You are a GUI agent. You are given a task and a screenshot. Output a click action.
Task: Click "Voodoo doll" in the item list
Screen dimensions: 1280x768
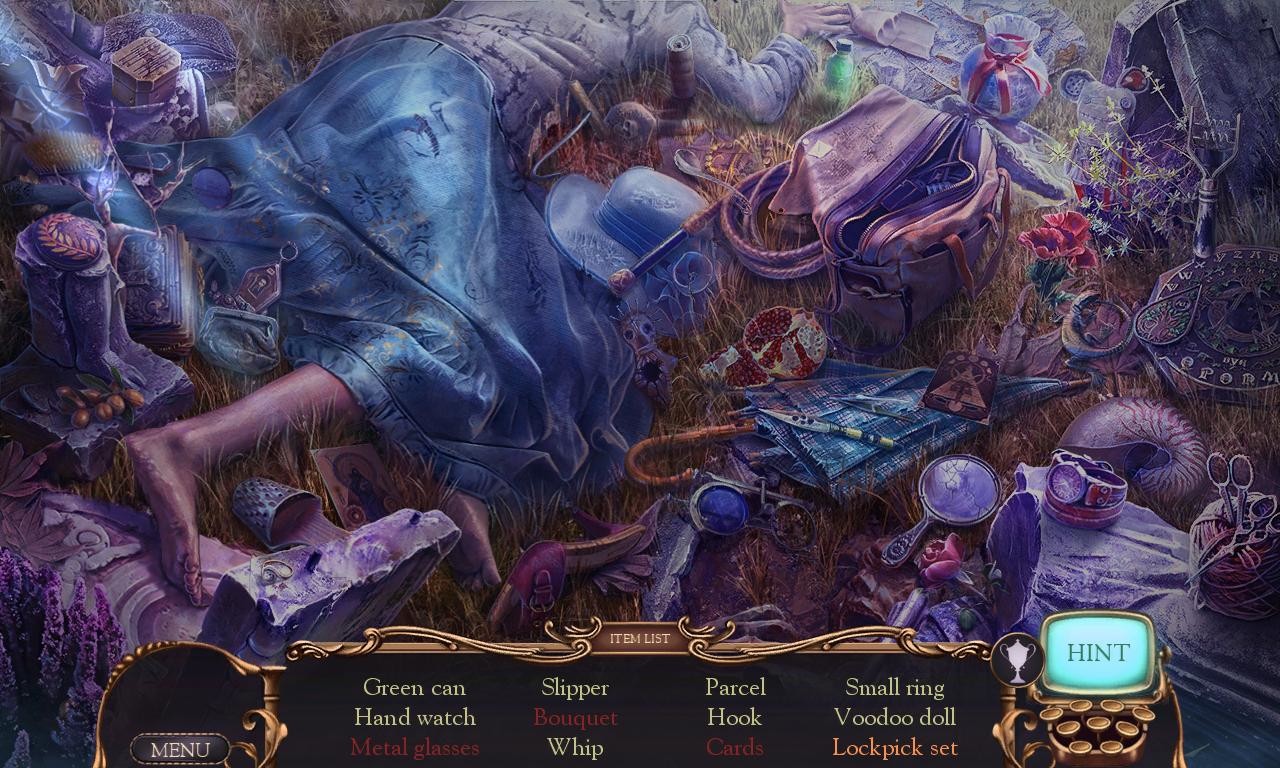pos(894,717)
